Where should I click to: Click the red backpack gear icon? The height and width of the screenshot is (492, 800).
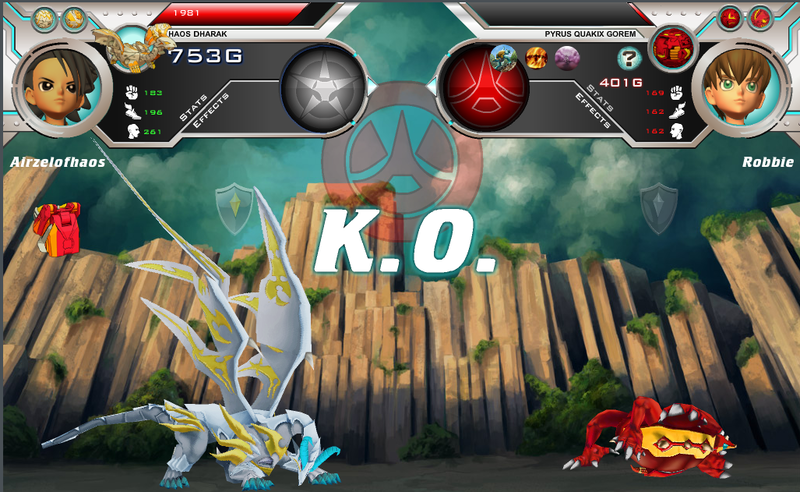click(x=55, y=228)
